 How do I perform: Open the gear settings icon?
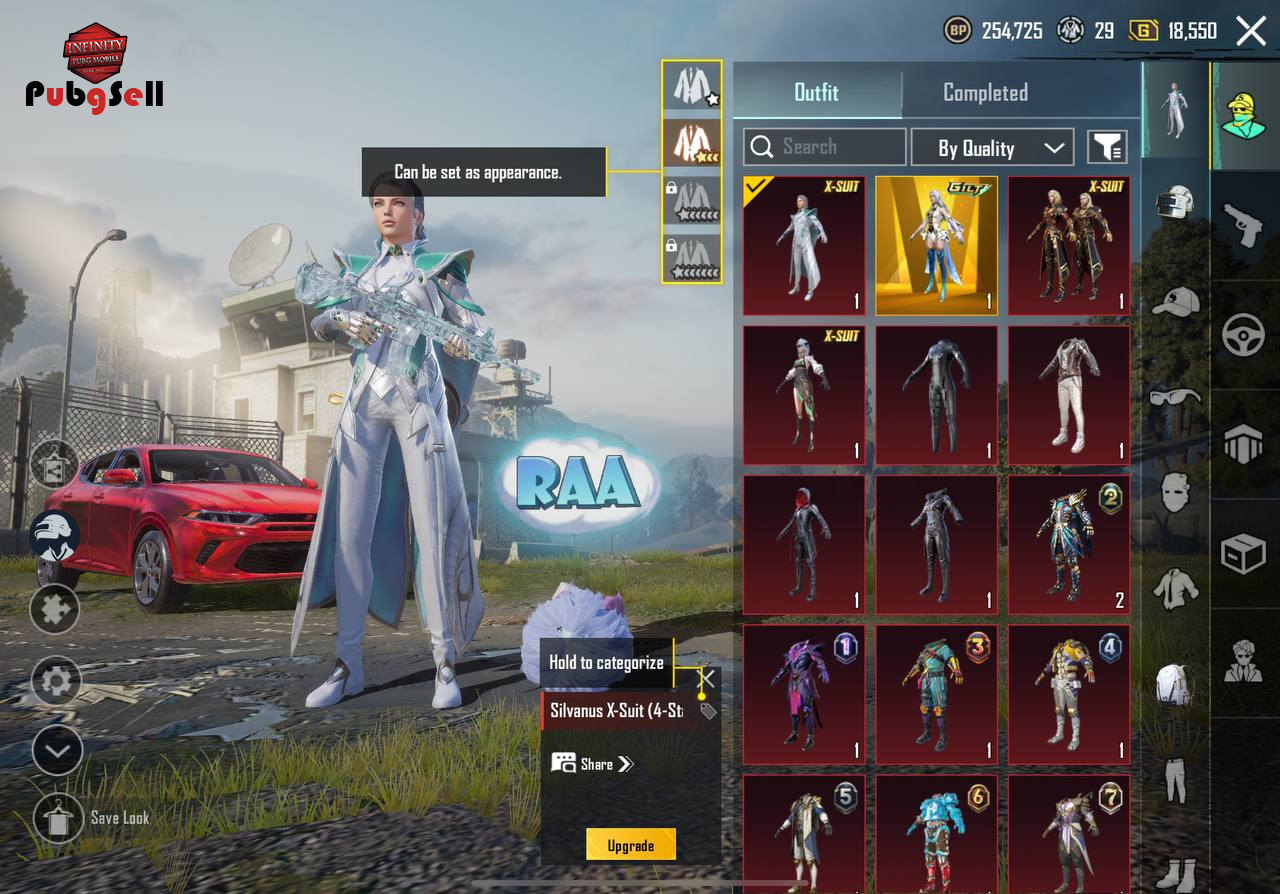coord(56,682)
